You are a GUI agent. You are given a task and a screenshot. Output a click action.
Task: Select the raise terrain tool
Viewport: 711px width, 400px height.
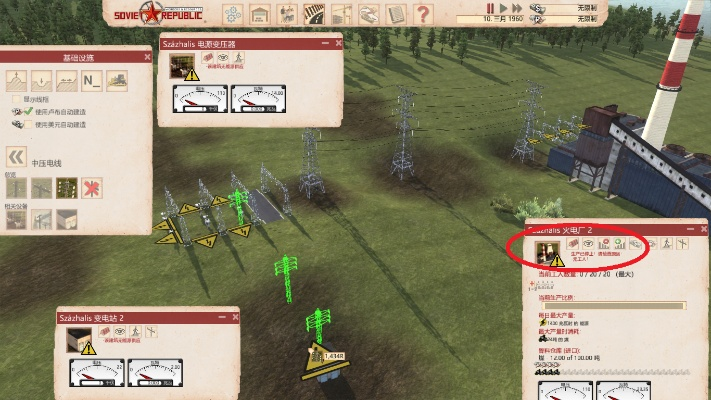(x=17, y=80)
